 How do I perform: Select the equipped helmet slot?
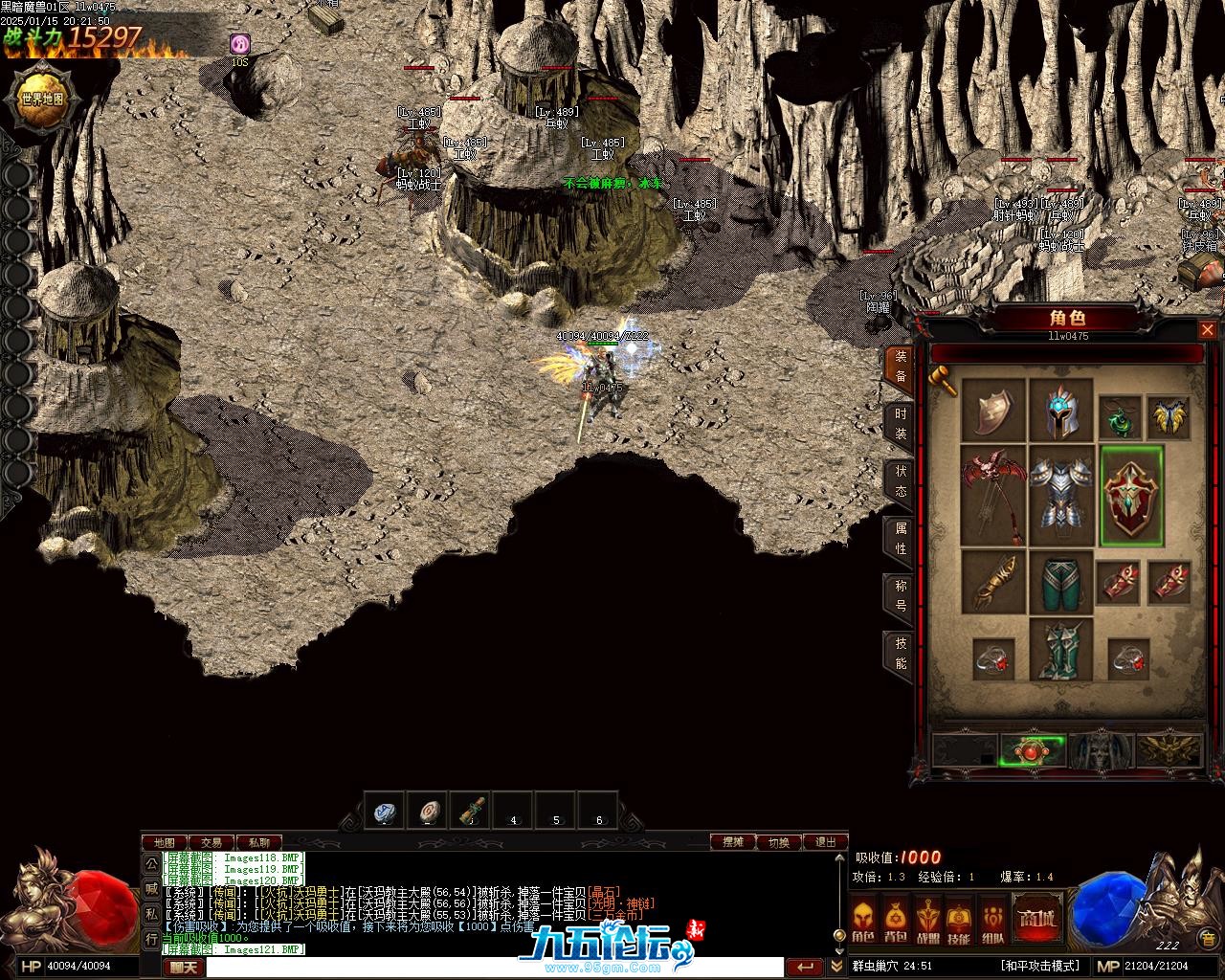[1060, 412]
